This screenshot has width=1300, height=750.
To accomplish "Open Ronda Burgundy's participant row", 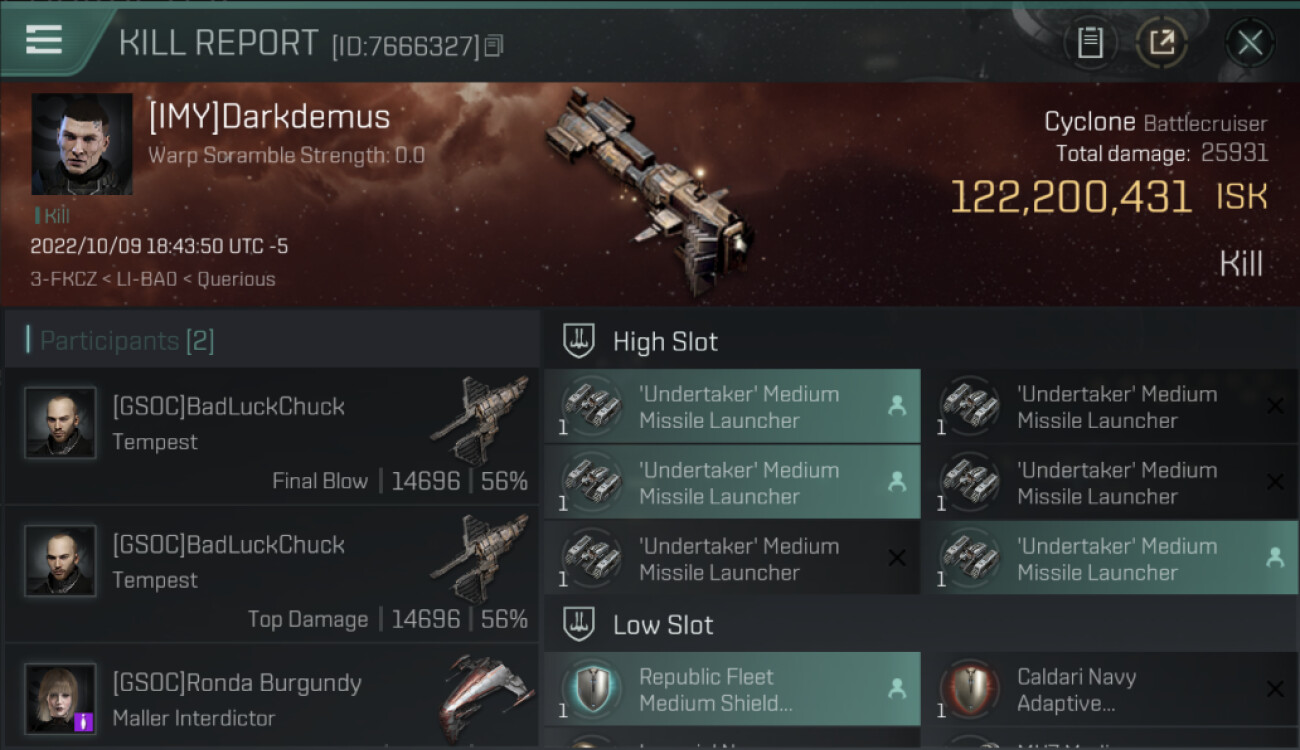I will tap(272, 700).
